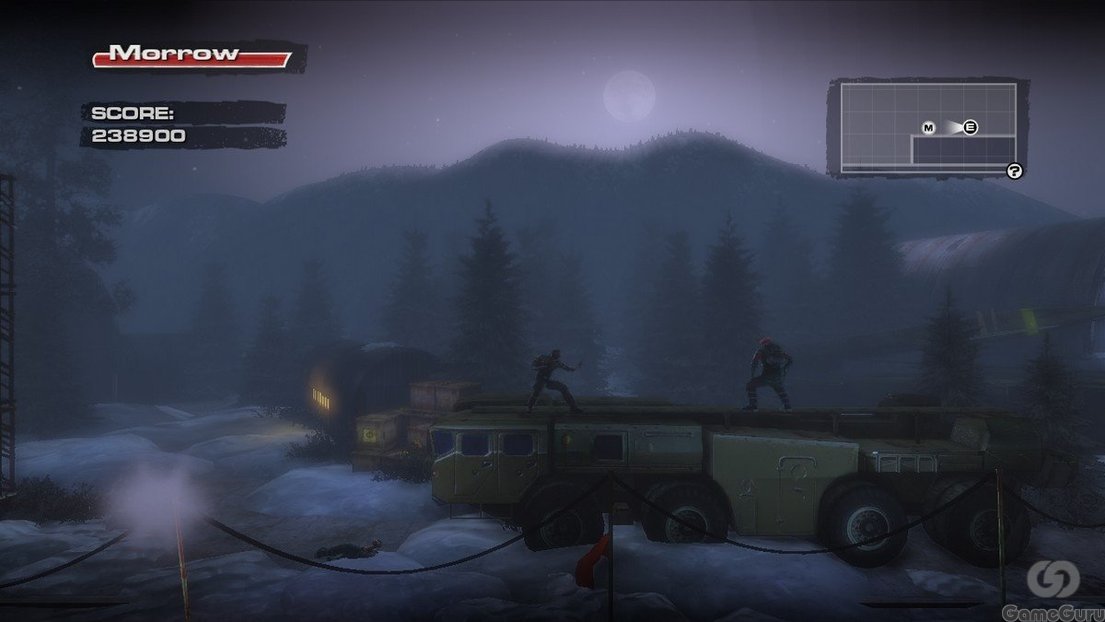1105x622 pixels.
Task: Select the E enemy marker on minimap
Action: pos(969,127)
